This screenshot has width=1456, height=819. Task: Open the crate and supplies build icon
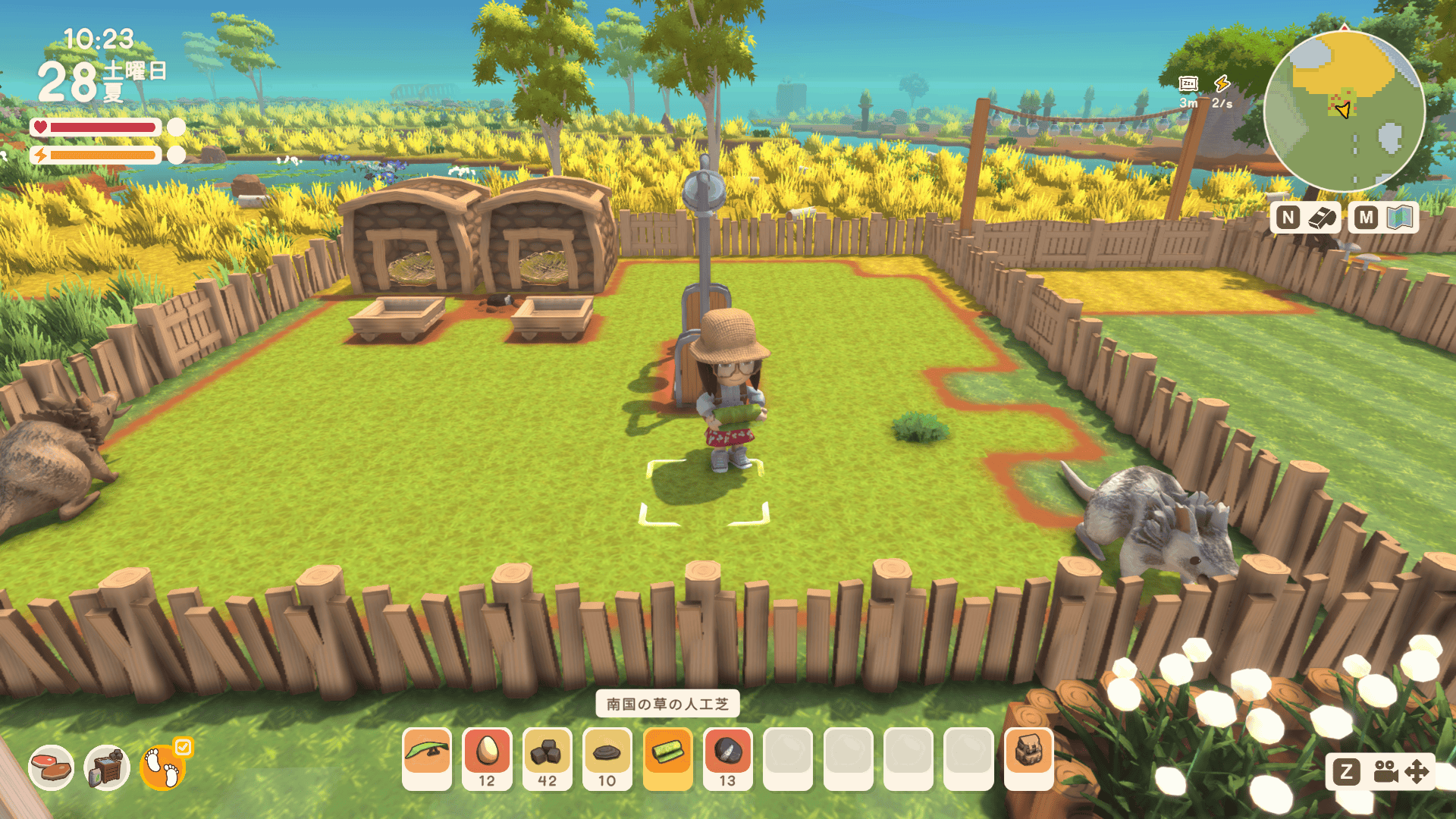click(106, 767)
